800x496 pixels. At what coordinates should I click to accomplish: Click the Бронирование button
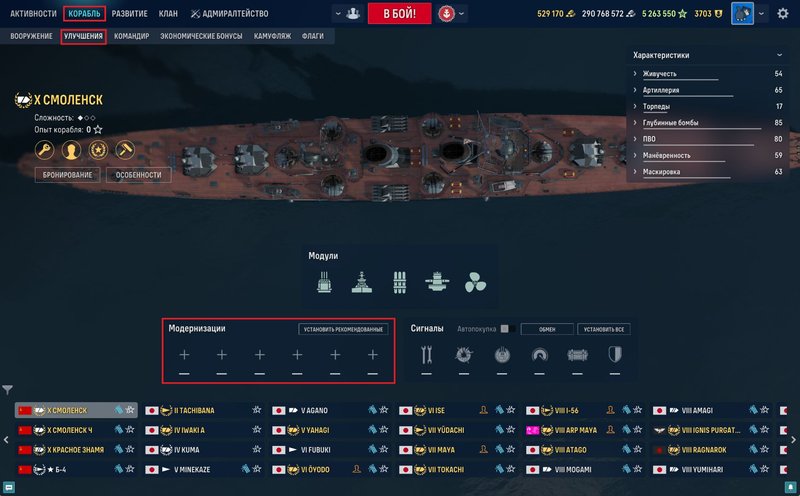pyautogui.click(x=66, y=175)
